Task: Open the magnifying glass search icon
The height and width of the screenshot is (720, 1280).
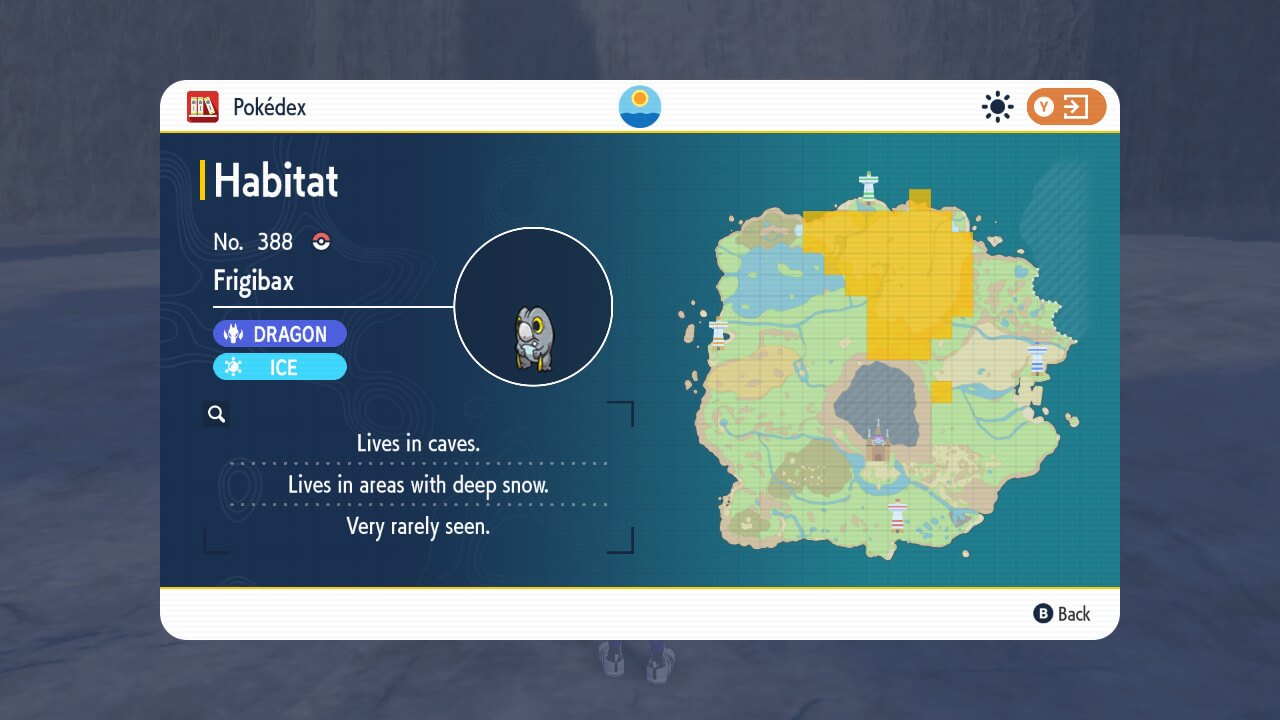Action: 216,413
